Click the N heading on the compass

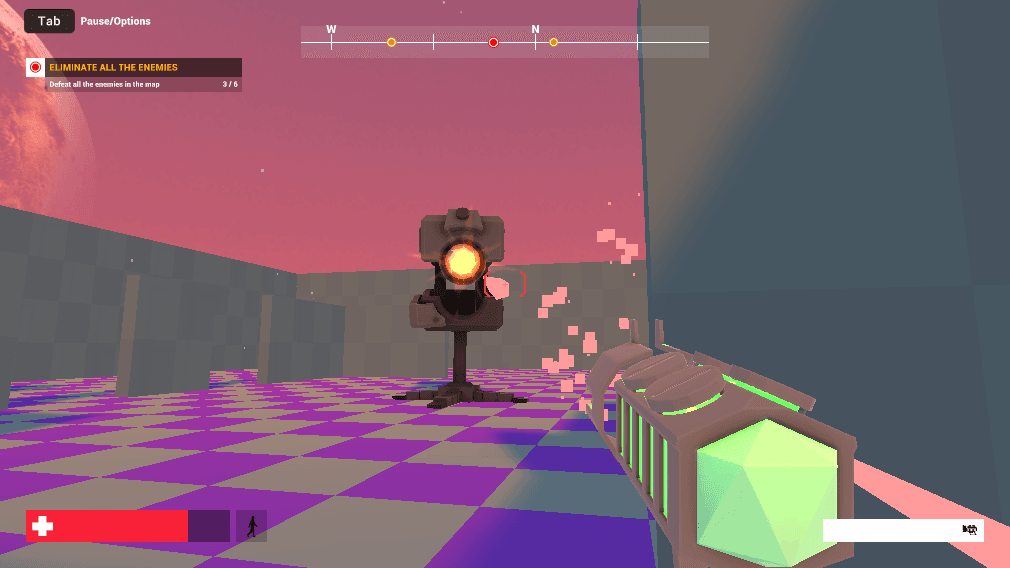click(535, 30)
